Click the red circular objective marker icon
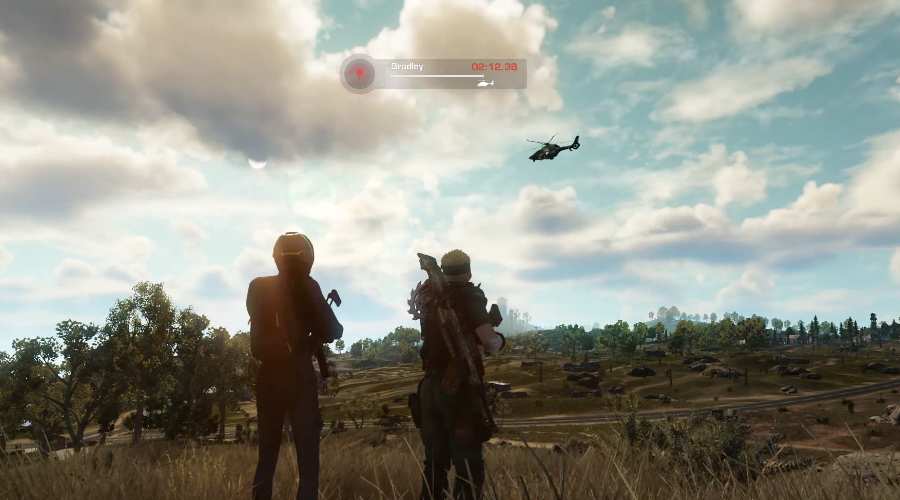 tap(358, 73)
